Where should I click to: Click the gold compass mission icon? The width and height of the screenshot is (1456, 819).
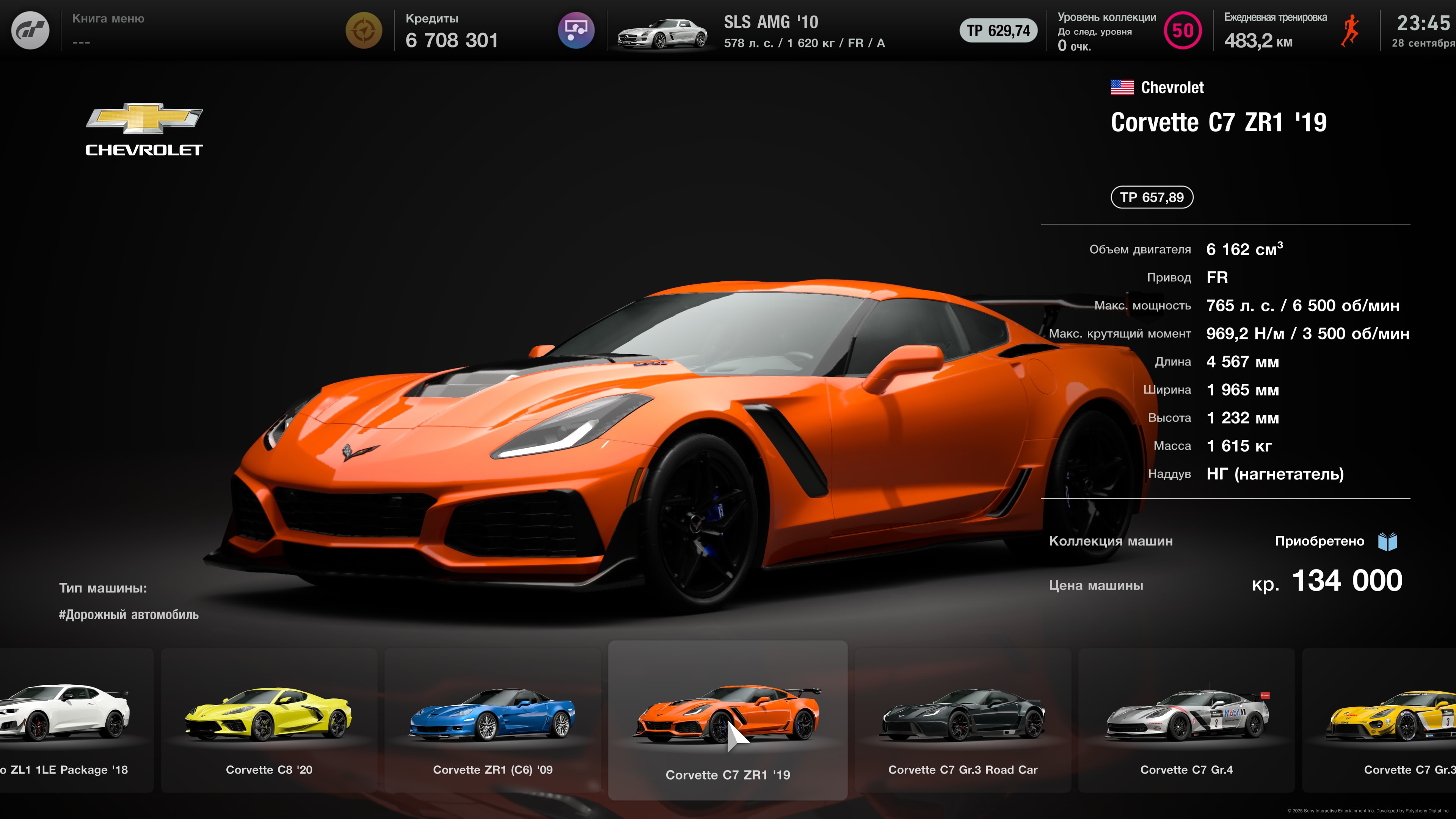(x=364, y=30)
